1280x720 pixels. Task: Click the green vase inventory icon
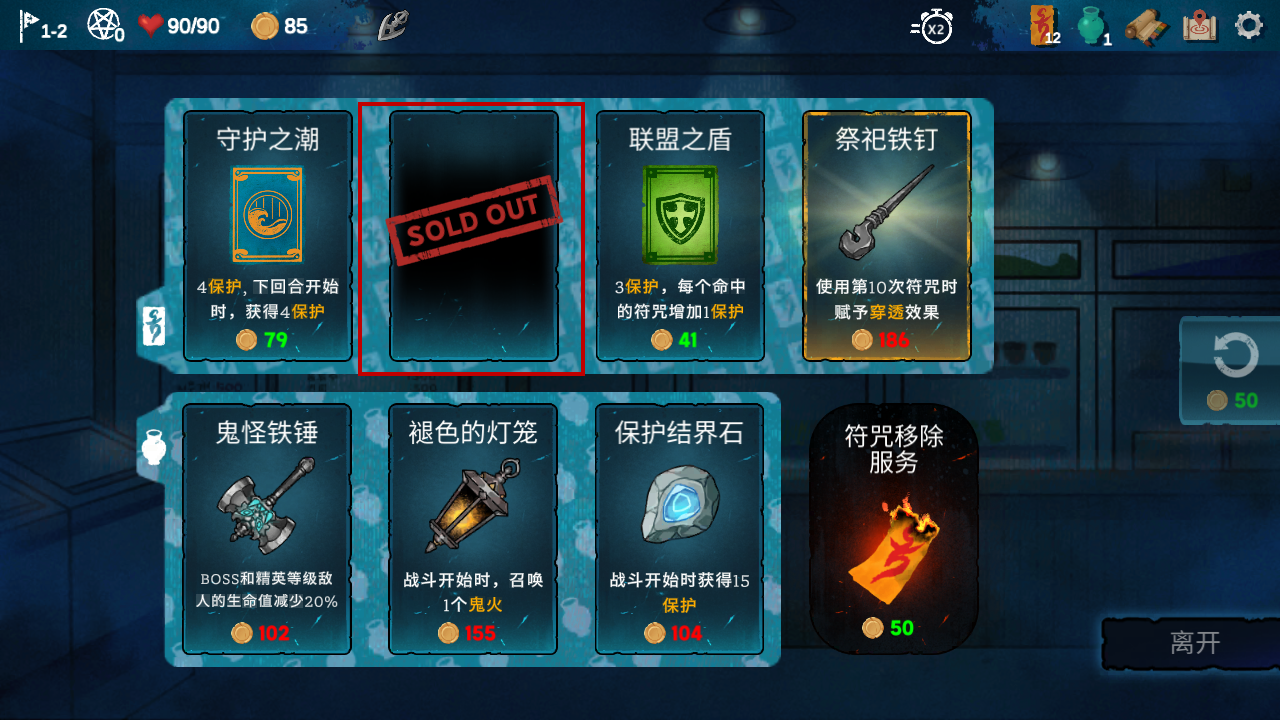click(x=1090, y=24)
